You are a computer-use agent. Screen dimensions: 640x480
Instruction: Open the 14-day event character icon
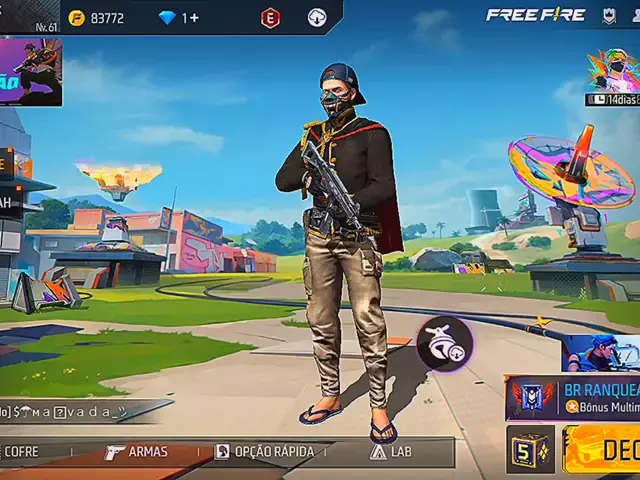pyautogui.click(x=612, y=76)
